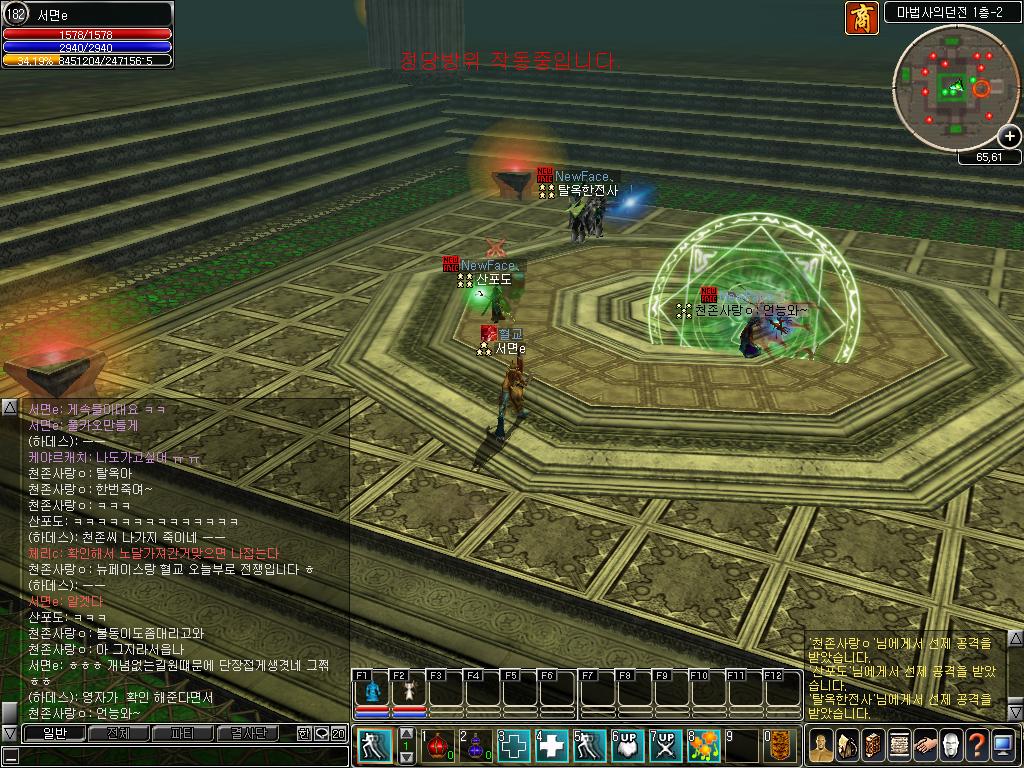Activate the solid white cross skill in slot 4
1024x768 pixels.
click(551, 746)
